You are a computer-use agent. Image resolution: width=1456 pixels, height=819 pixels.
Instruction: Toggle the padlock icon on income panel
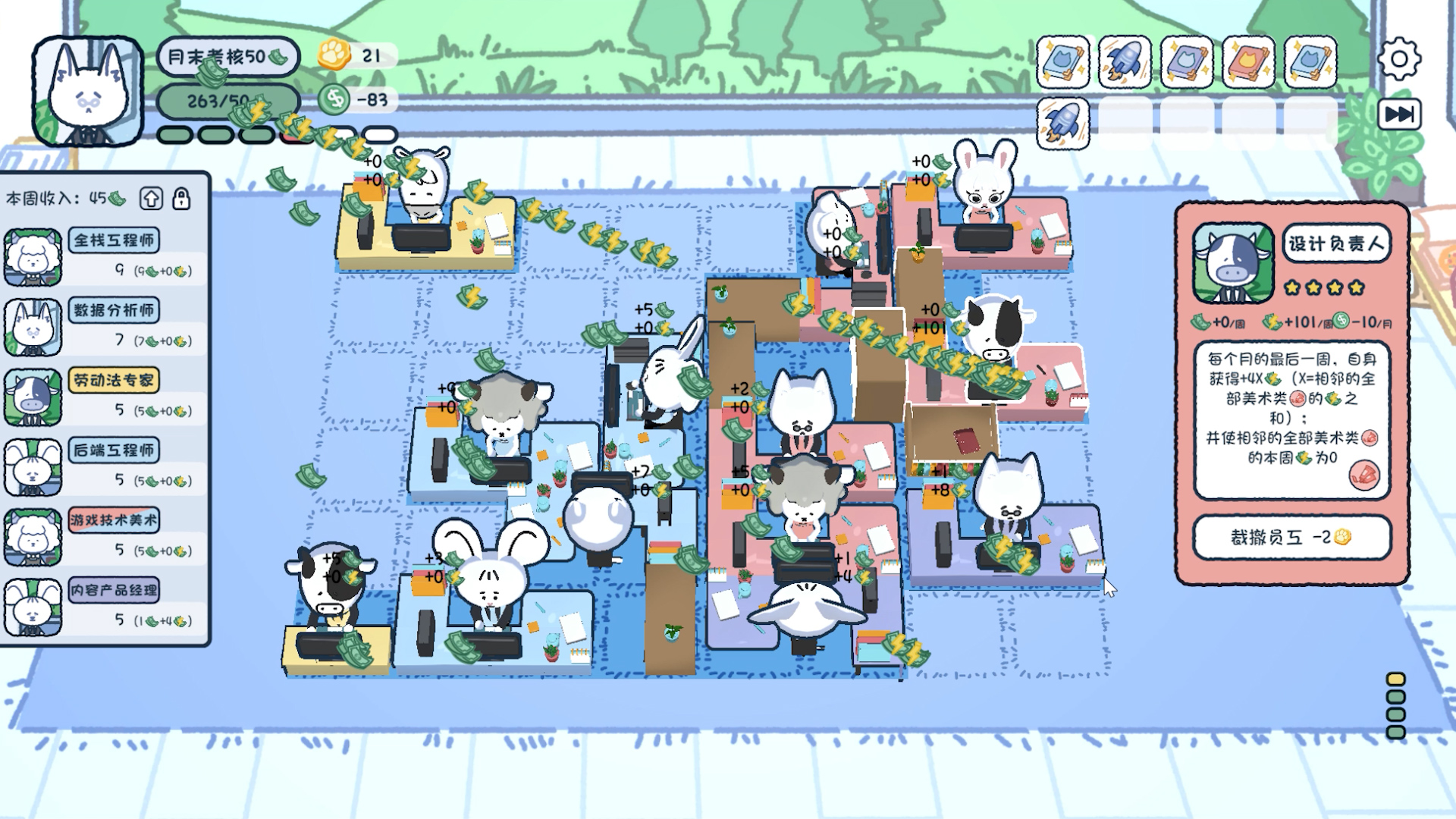181,199
